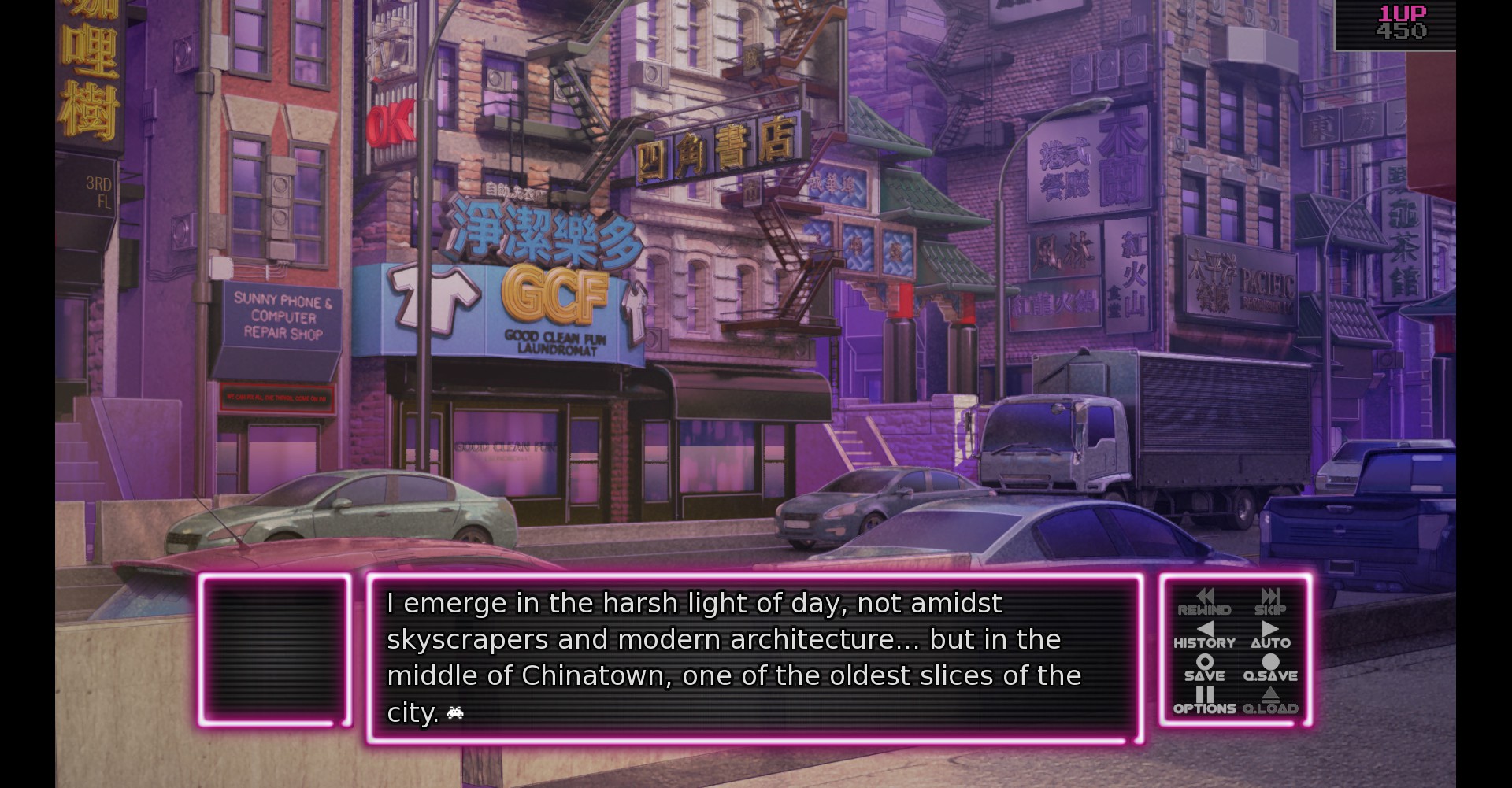The height and width of the screenshot is (788, 1512).
Task: Skip ahead through dialogue
Action: click(x=1269, y=602)
